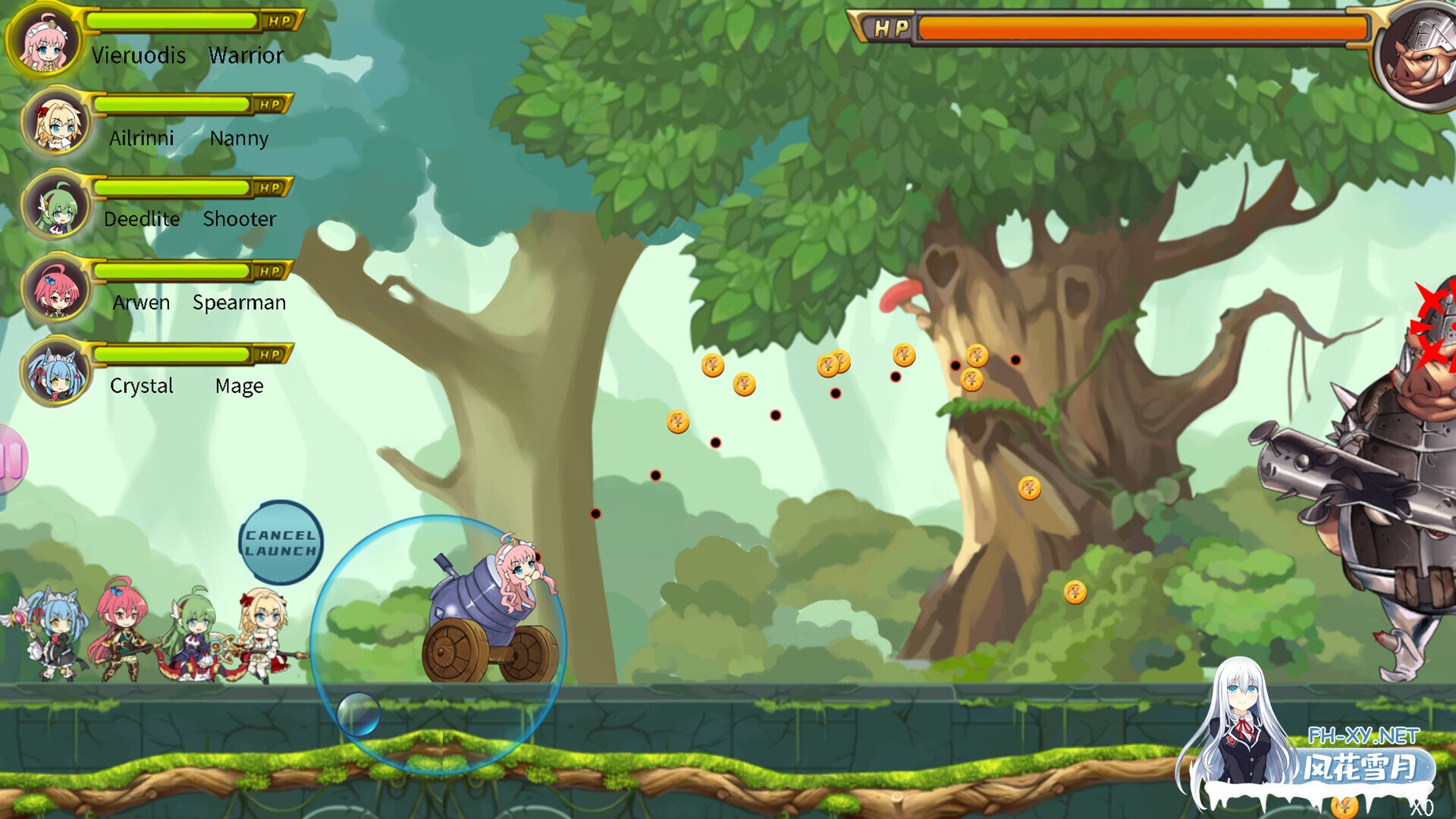Image resolution: width=1456 pixels, height=819 pixels.
Task: Select Deedlite the Shooter portrait
Action: tap(56, 206)
